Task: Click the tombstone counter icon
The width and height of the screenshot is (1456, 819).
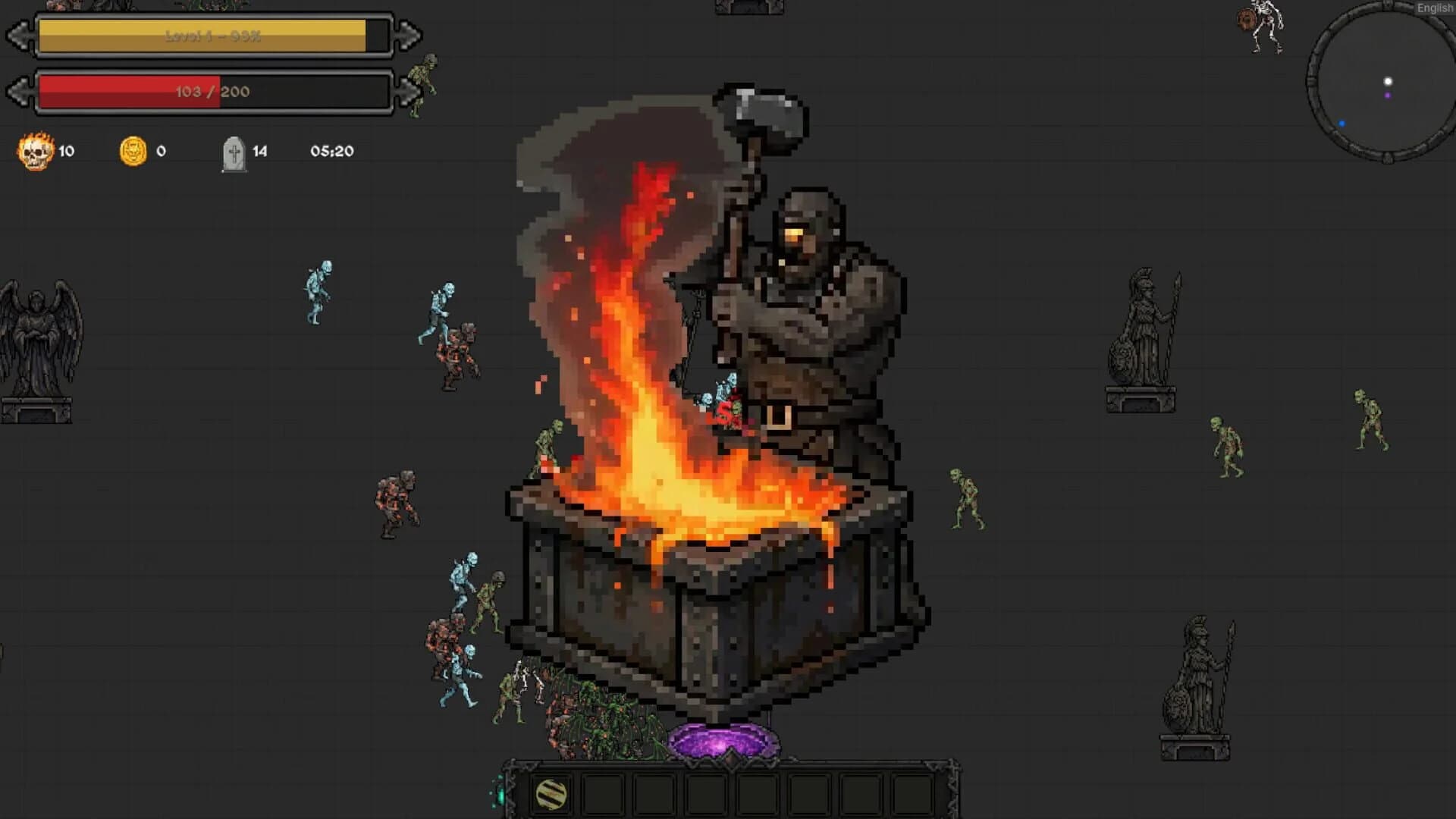Action: click(234, 150)
